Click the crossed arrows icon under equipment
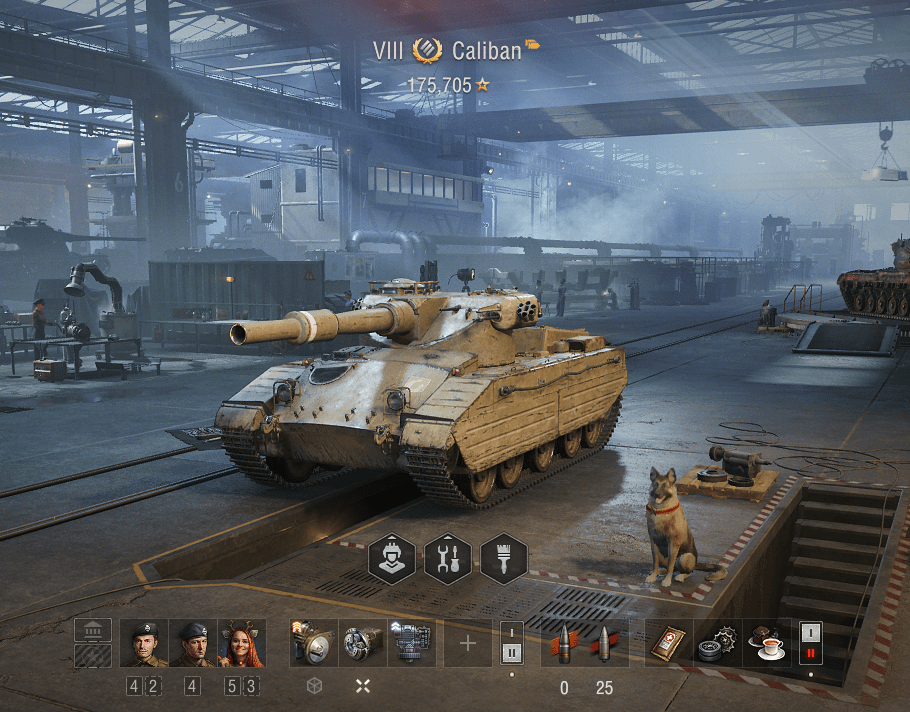This screenshot has width=910, height=712. (x=363, y=686)
